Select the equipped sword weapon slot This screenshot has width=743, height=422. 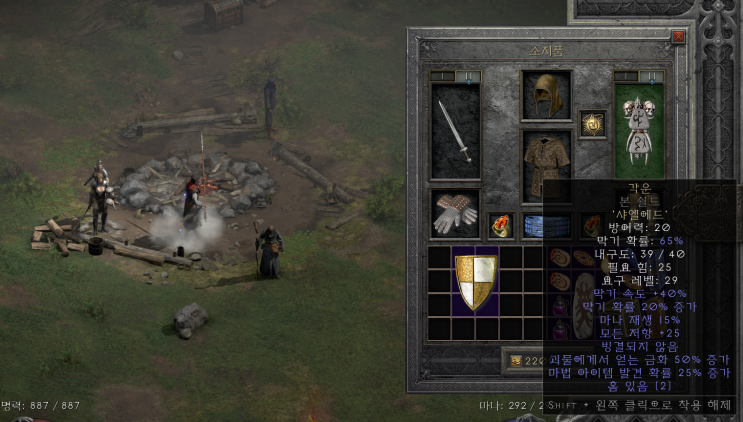coord(455,131)
